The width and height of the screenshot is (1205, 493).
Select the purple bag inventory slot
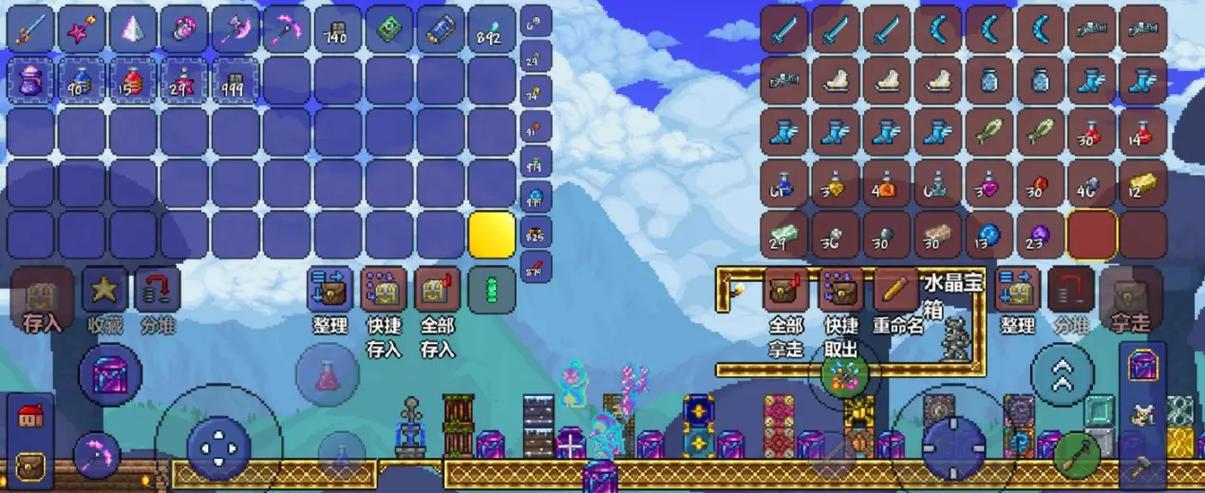(31, 79)
